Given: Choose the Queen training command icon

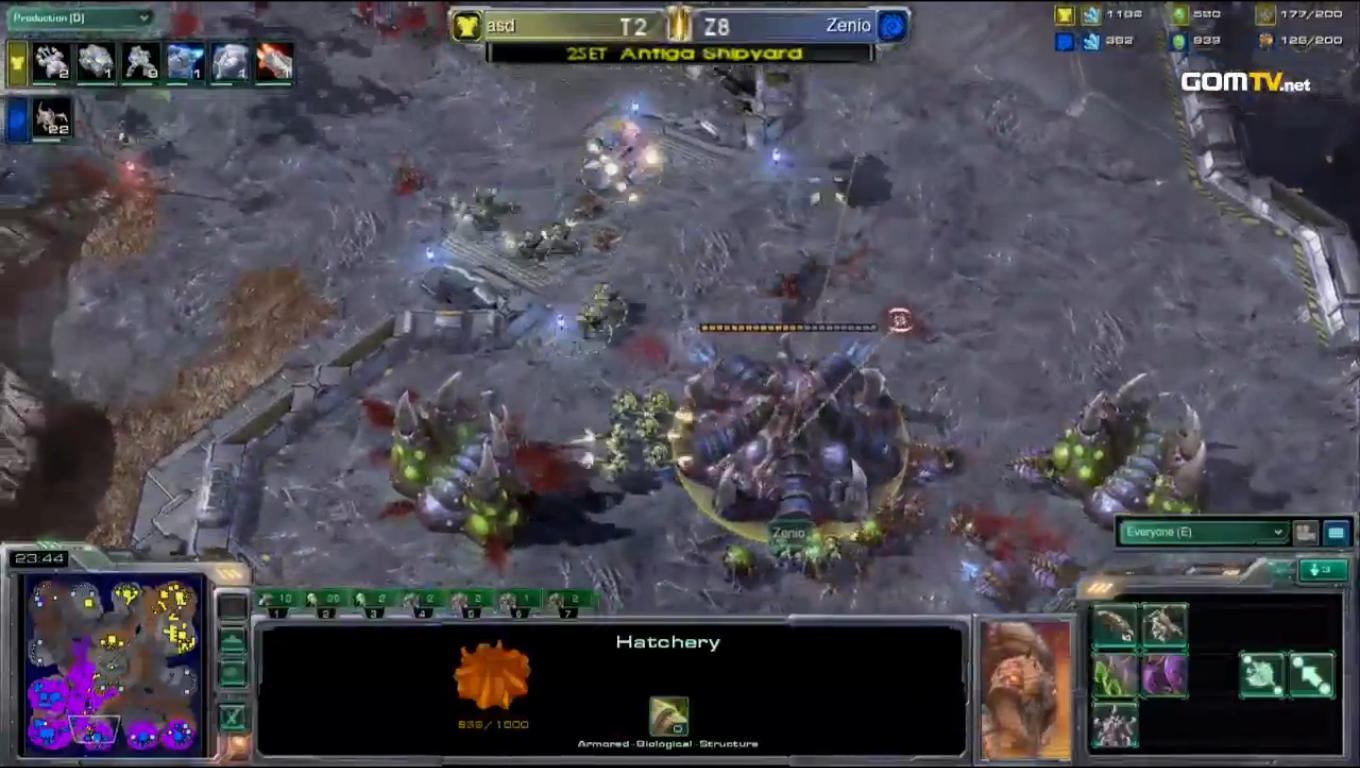Looking at the screenshot, I should (1164, 626).
